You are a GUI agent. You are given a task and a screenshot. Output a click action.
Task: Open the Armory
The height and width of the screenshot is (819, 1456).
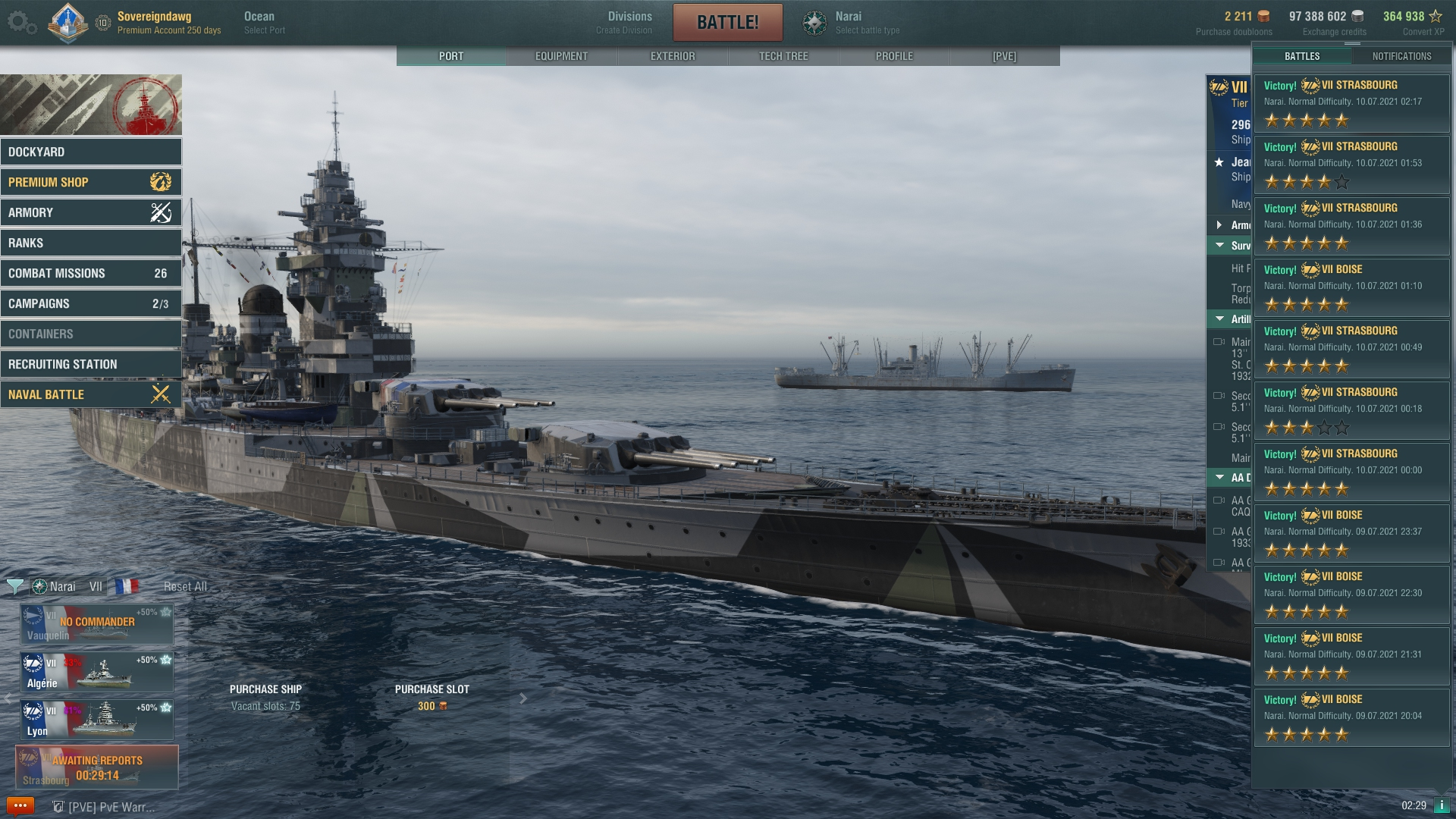pos(91,212)
